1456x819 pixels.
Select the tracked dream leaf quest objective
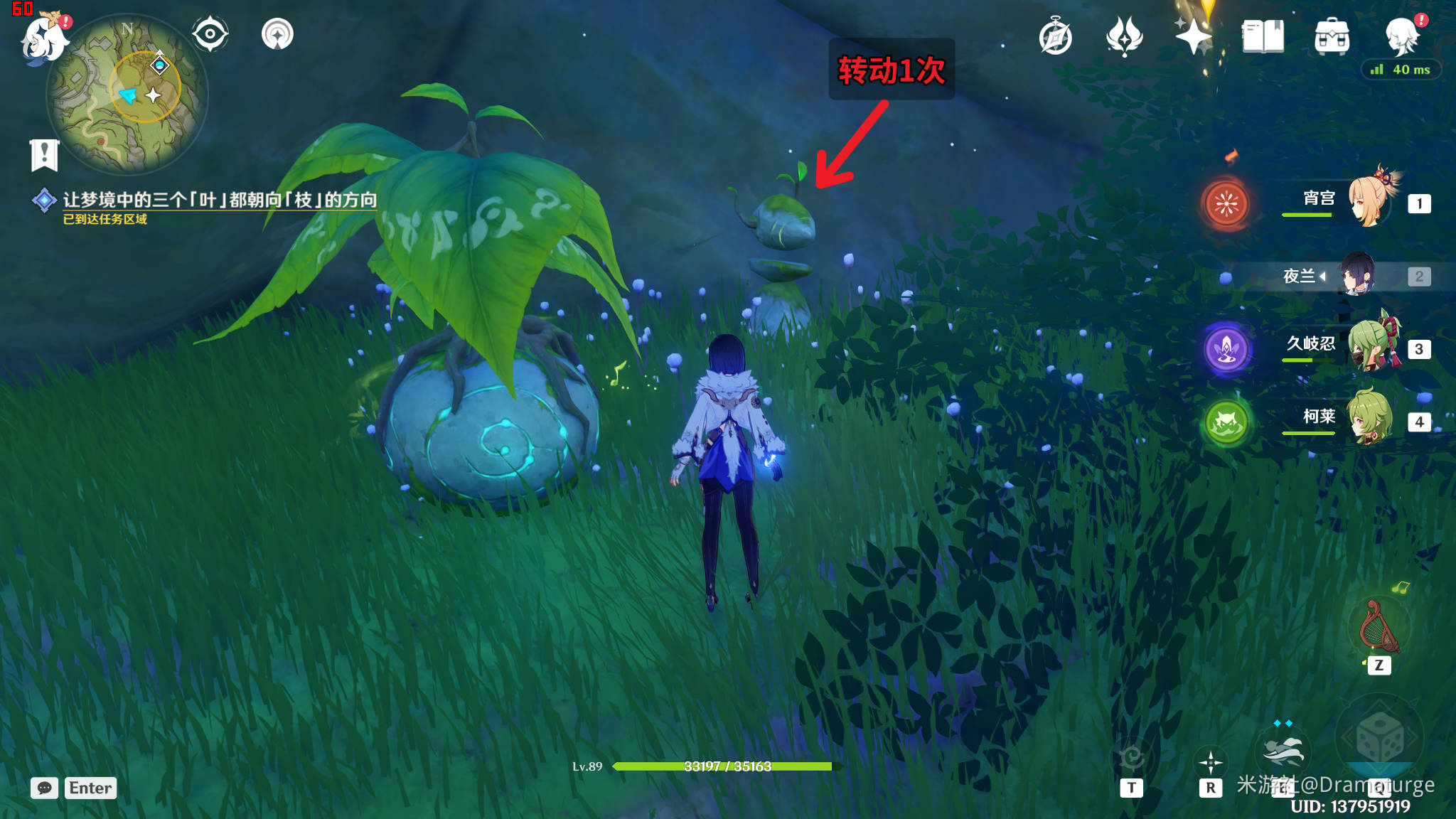[219, 200]
